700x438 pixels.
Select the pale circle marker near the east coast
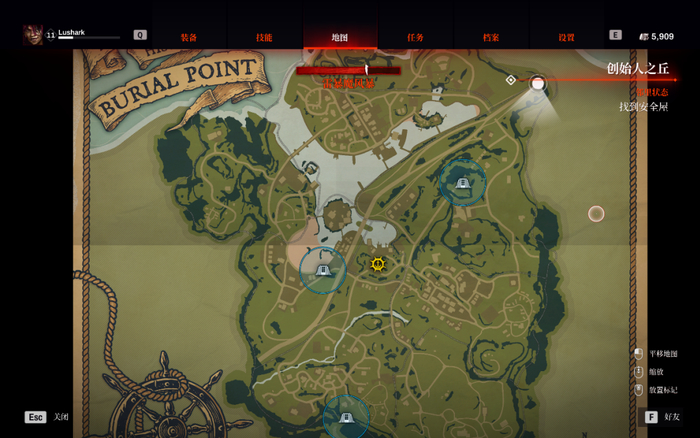click(x=596, y=213)
